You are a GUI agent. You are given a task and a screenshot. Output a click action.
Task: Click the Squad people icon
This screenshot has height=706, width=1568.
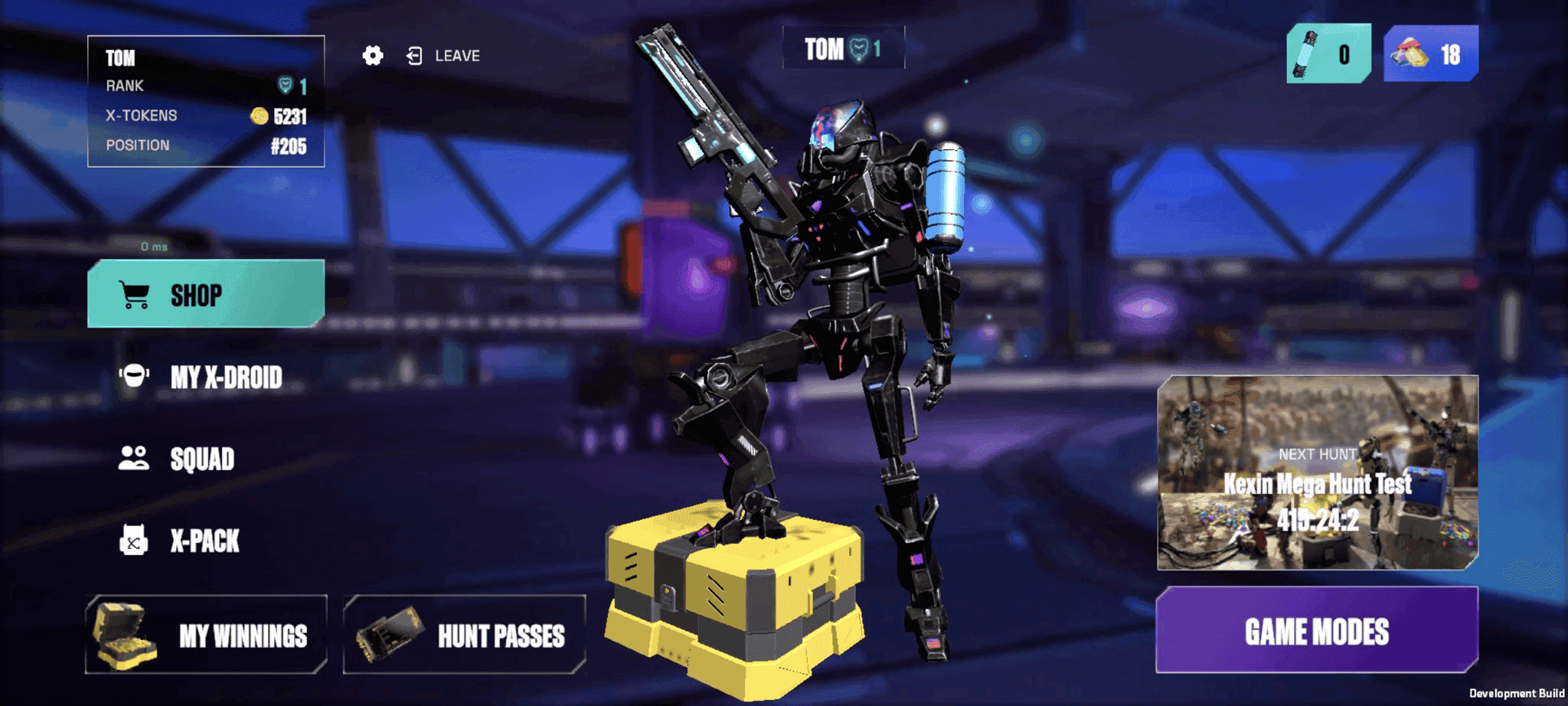tap(134, 459)
